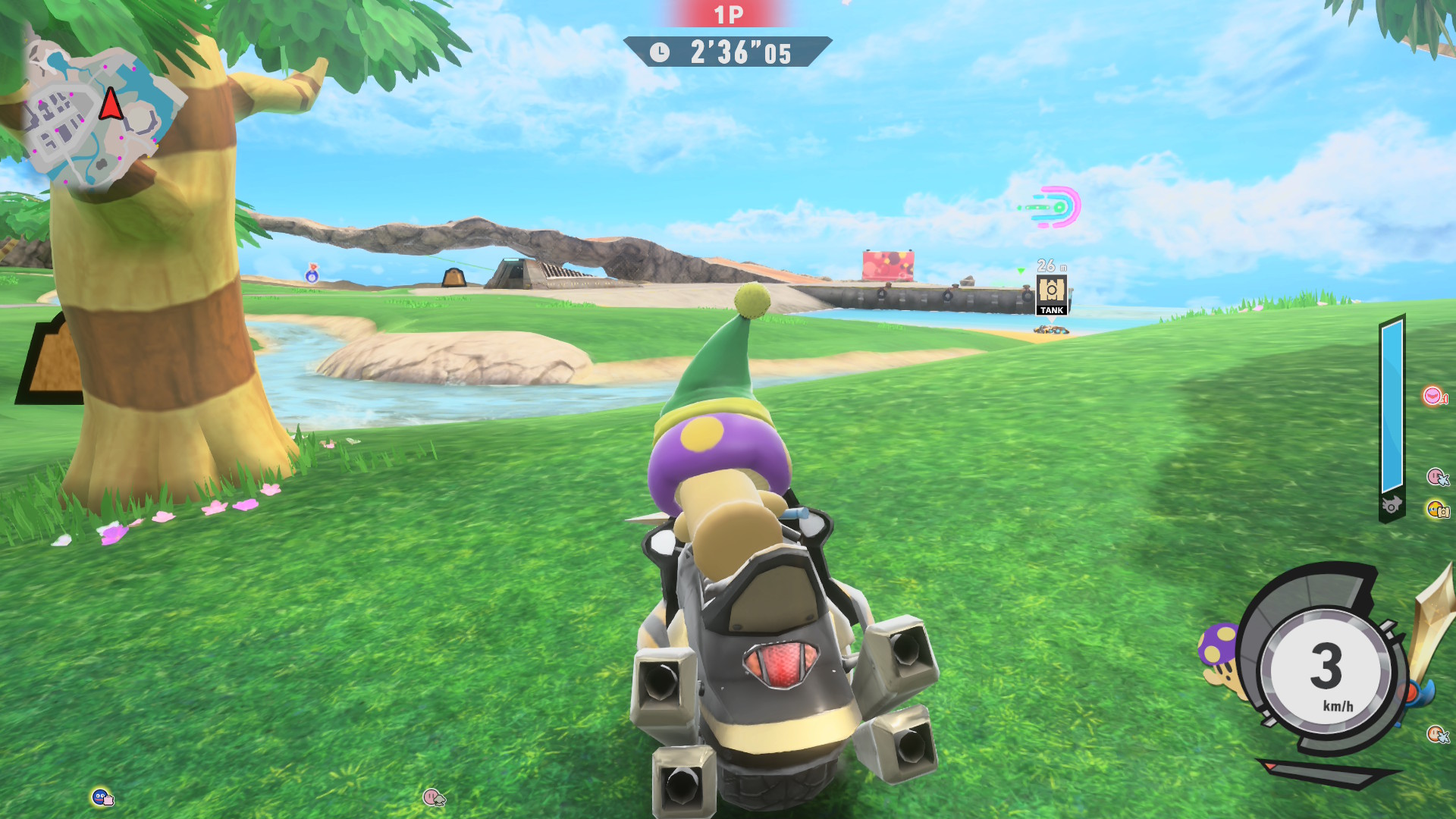Click the pink lips-faced rider indicator
The width and height of the screenshot is (1456, 819).
click(1432, 397)
